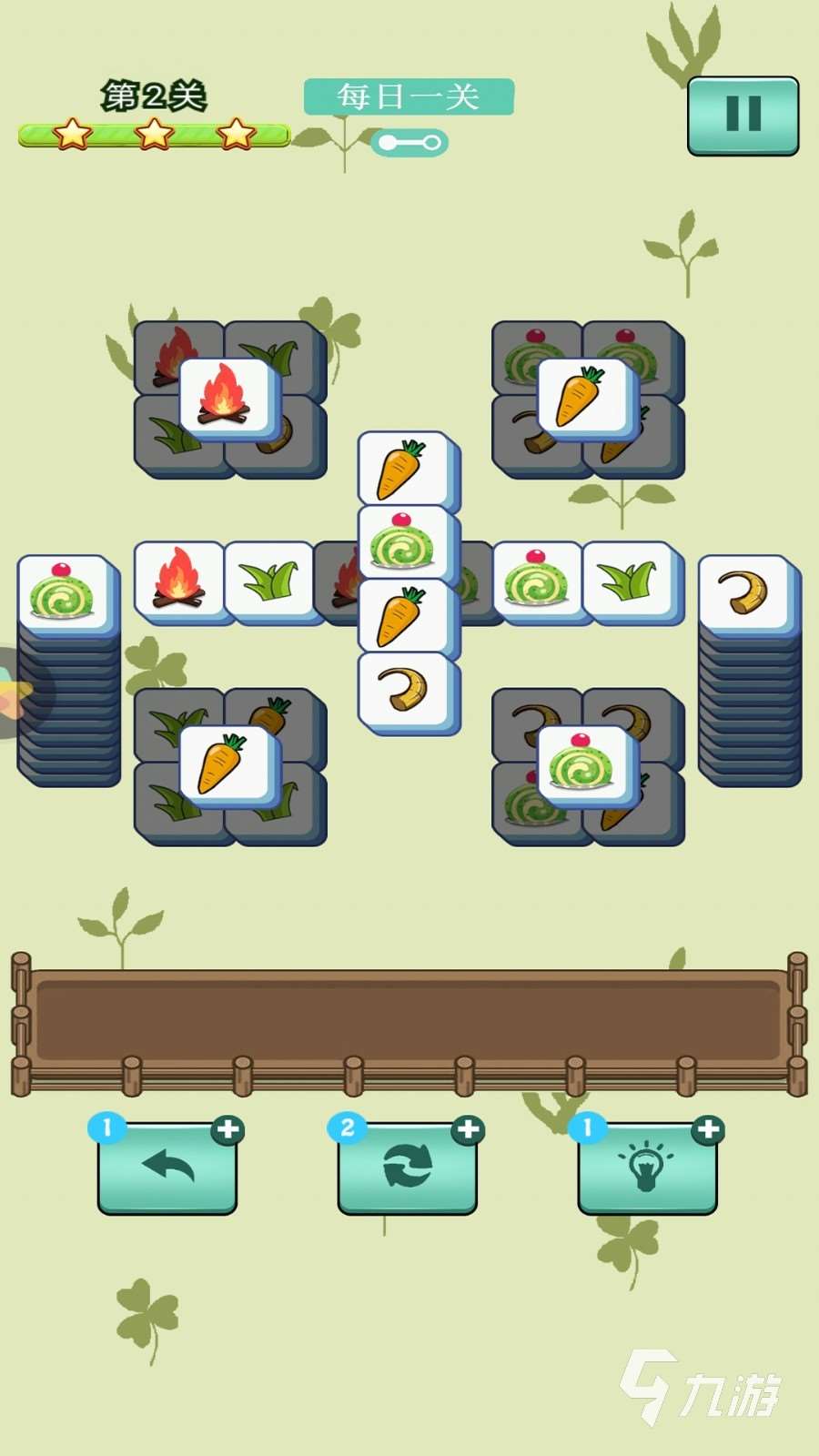Undo the last move
The height and width of the screenshot is (1456, 819).
(x=167, y=1168)
